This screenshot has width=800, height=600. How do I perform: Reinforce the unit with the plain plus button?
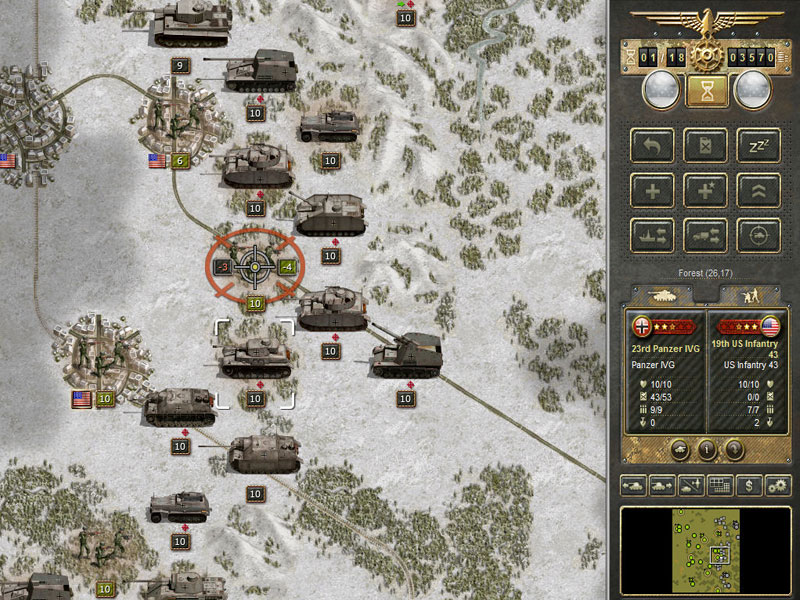click(652, 190)
